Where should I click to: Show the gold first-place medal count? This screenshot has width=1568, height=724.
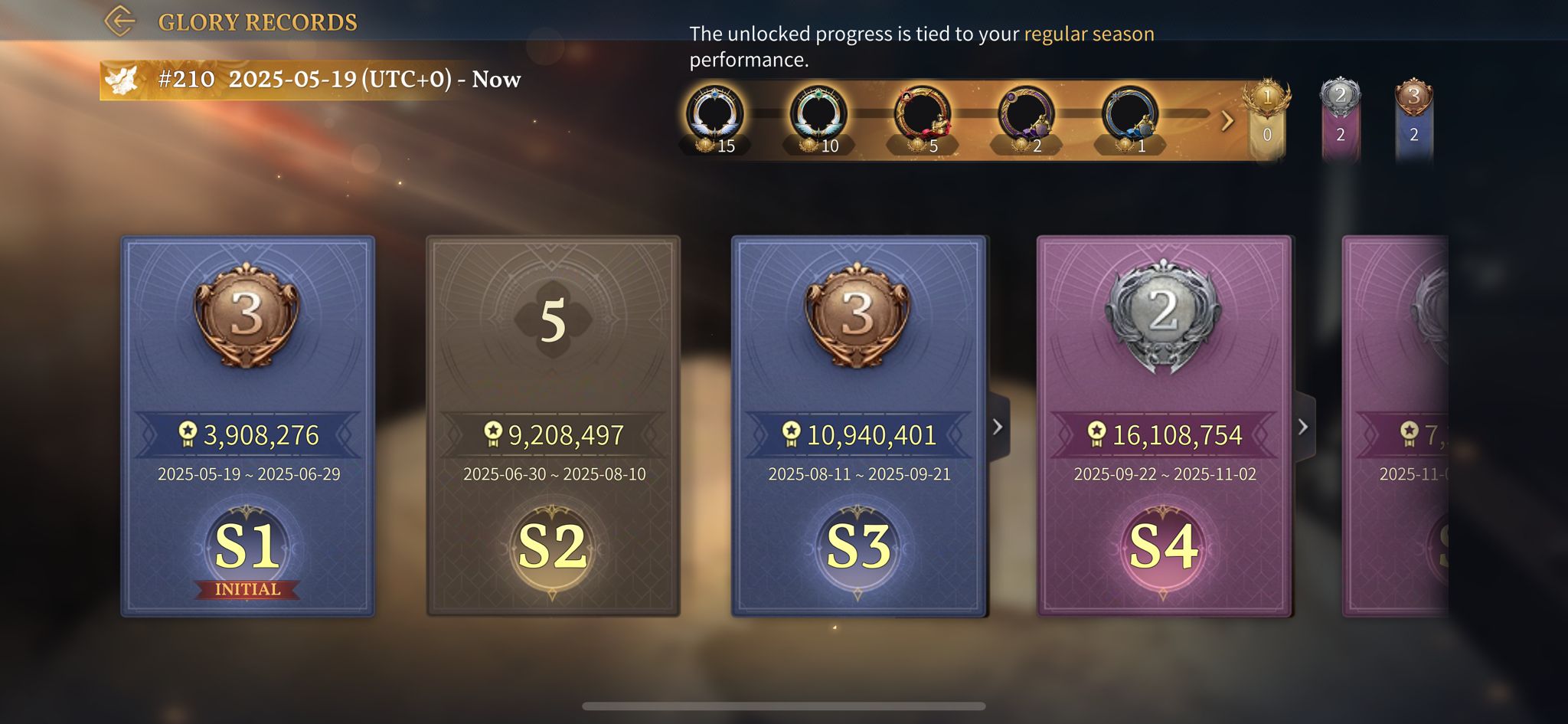tap(1266, 119)
